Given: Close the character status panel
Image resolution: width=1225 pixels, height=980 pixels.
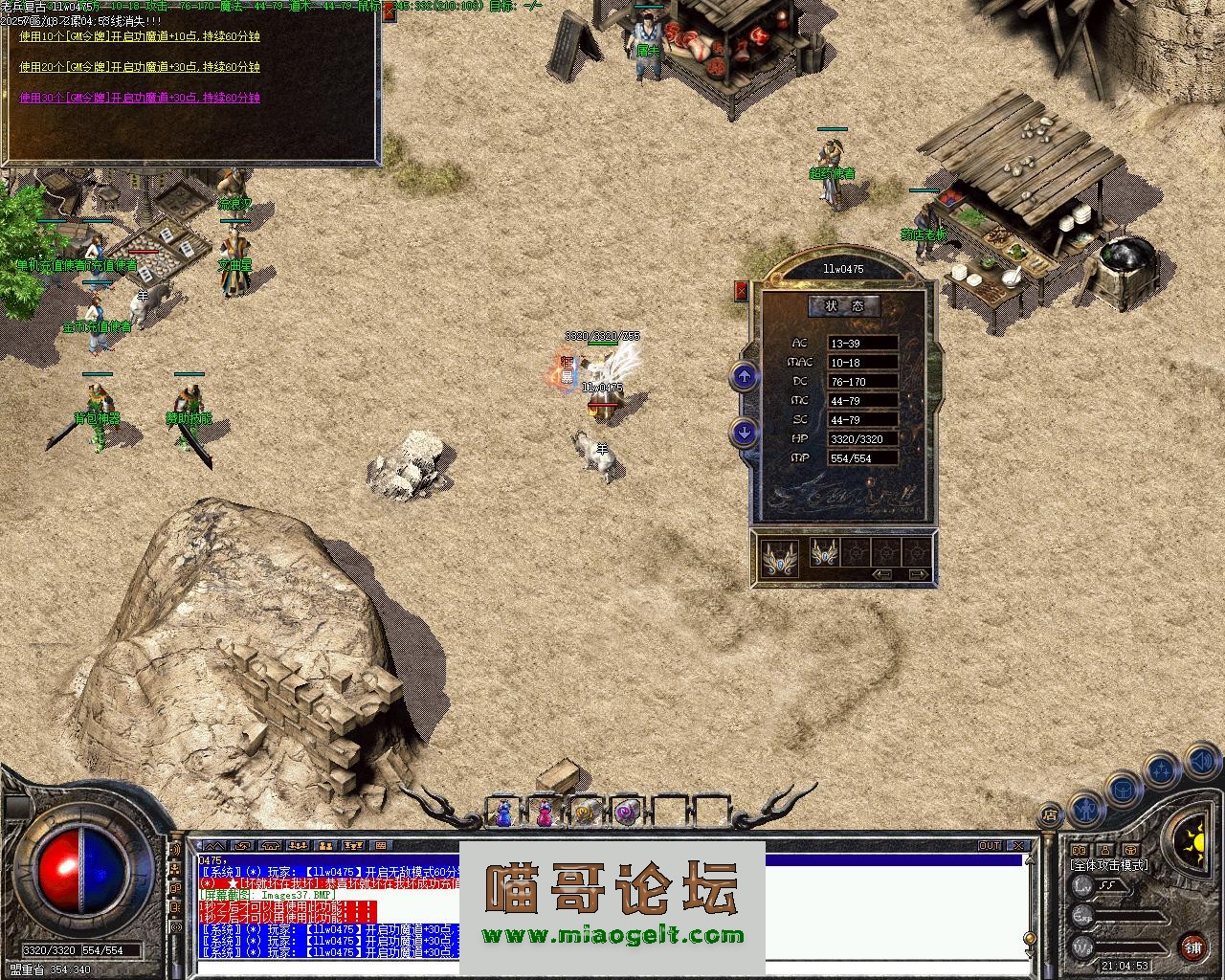Looking at the screenshot, I should tap(741, 291).
